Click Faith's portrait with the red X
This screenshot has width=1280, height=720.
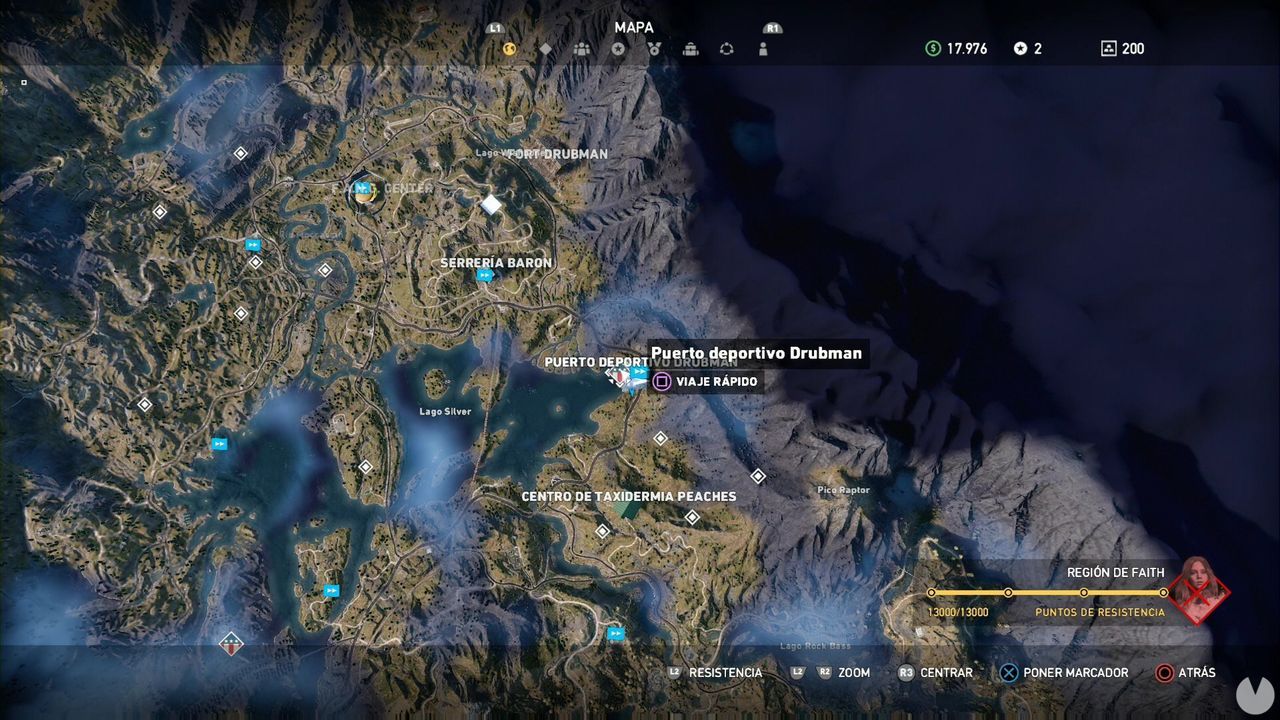pyautogui.click(x=1199, y=593)
